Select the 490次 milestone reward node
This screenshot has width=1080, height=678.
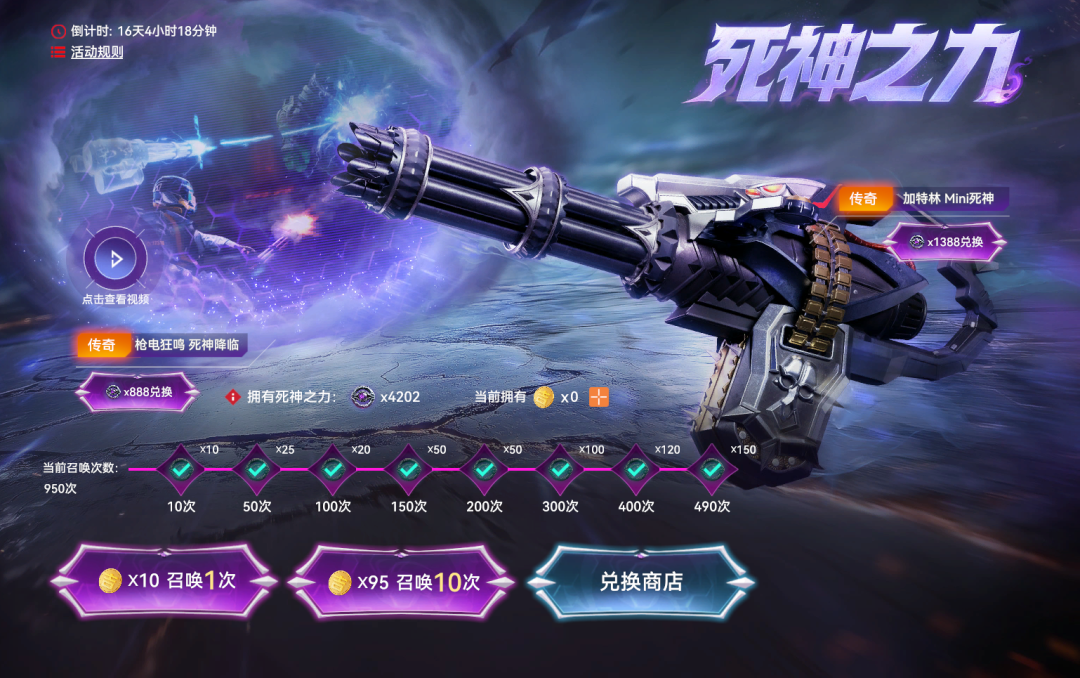pyautogui.click(x=711, y=468)
